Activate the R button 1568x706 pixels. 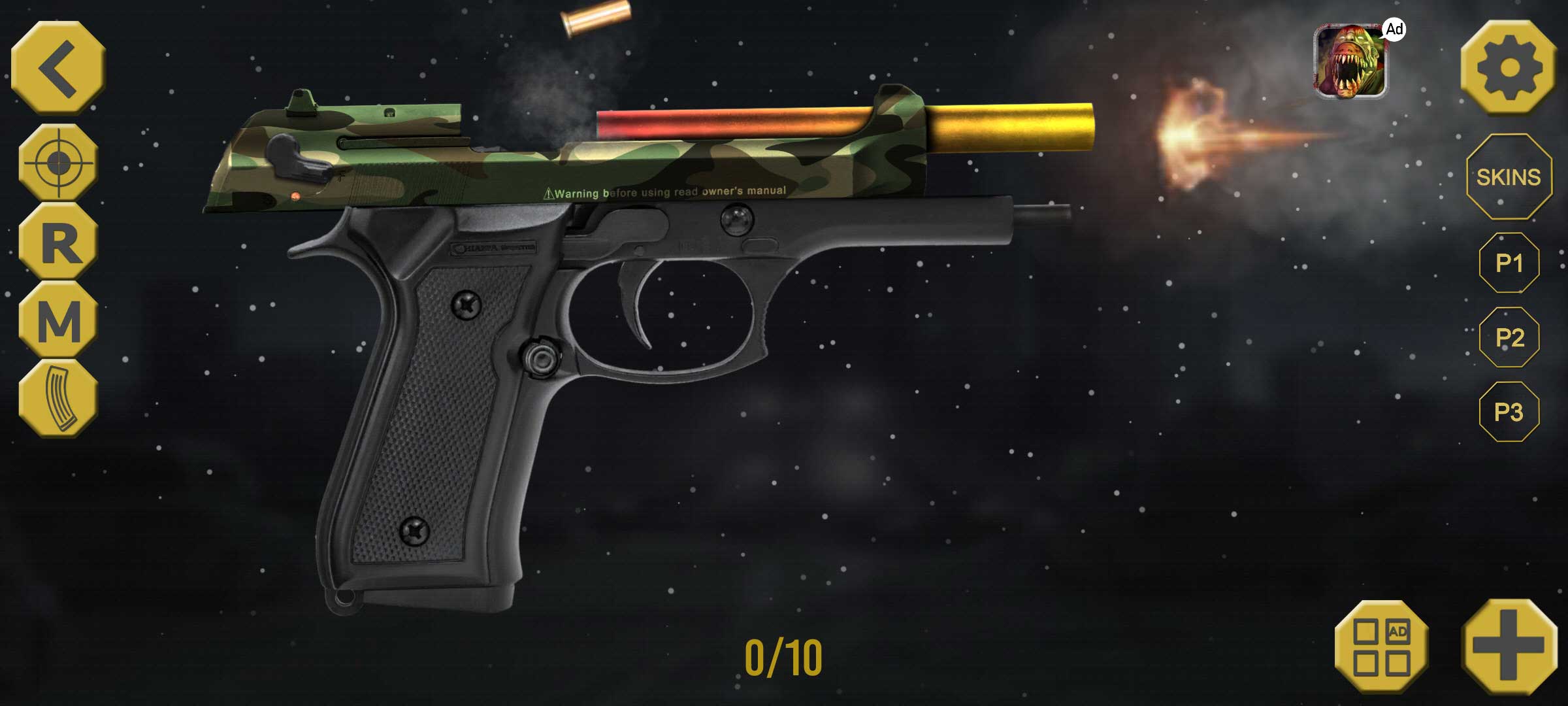(59, 242)
